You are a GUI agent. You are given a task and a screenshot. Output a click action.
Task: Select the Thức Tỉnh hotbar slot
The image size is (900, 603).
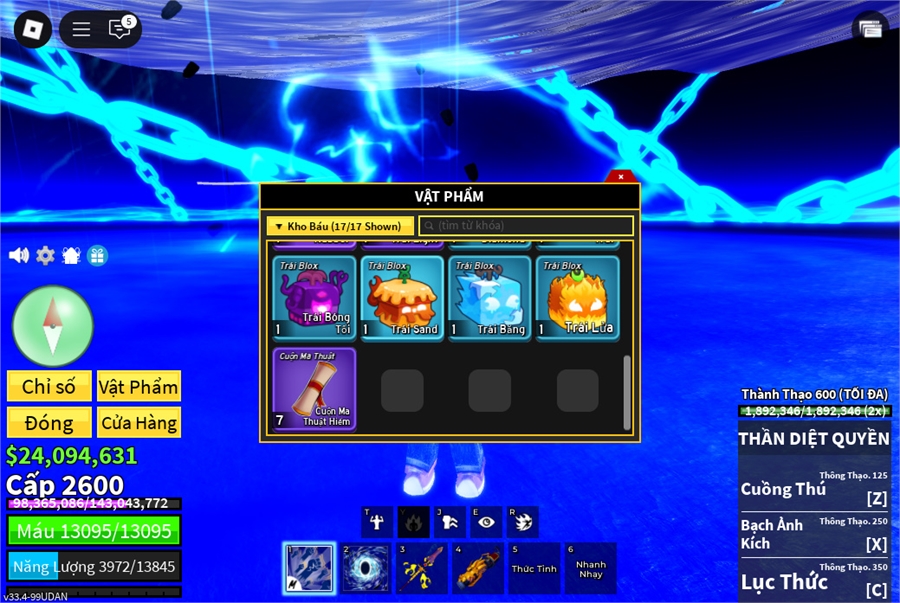pyautogui.click(x=534, y=569)
